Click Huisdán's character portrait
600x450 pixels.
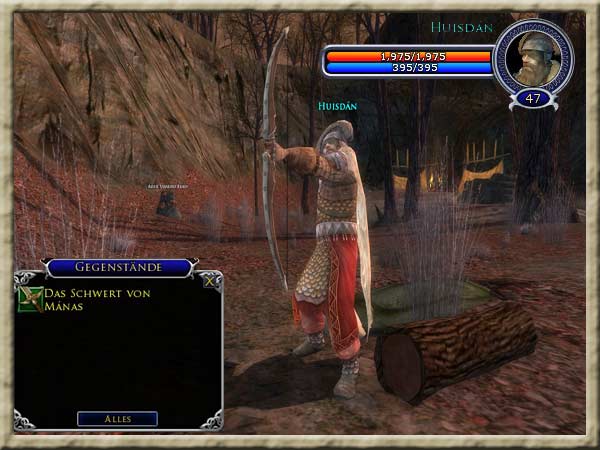coord(534,57)
